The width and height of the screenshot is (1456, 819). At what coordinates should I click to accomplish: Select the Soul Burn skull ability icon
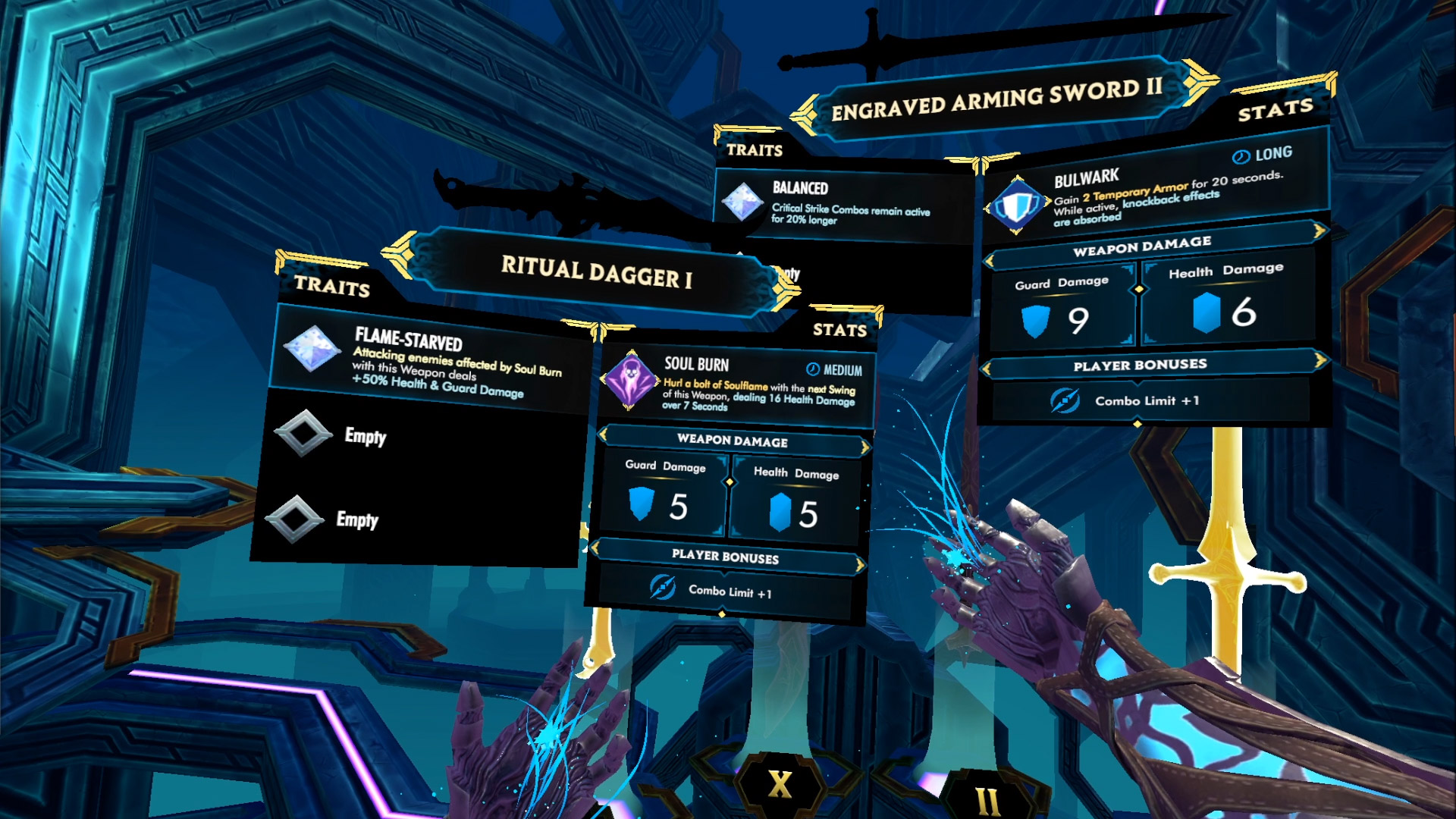coord(629,378)
